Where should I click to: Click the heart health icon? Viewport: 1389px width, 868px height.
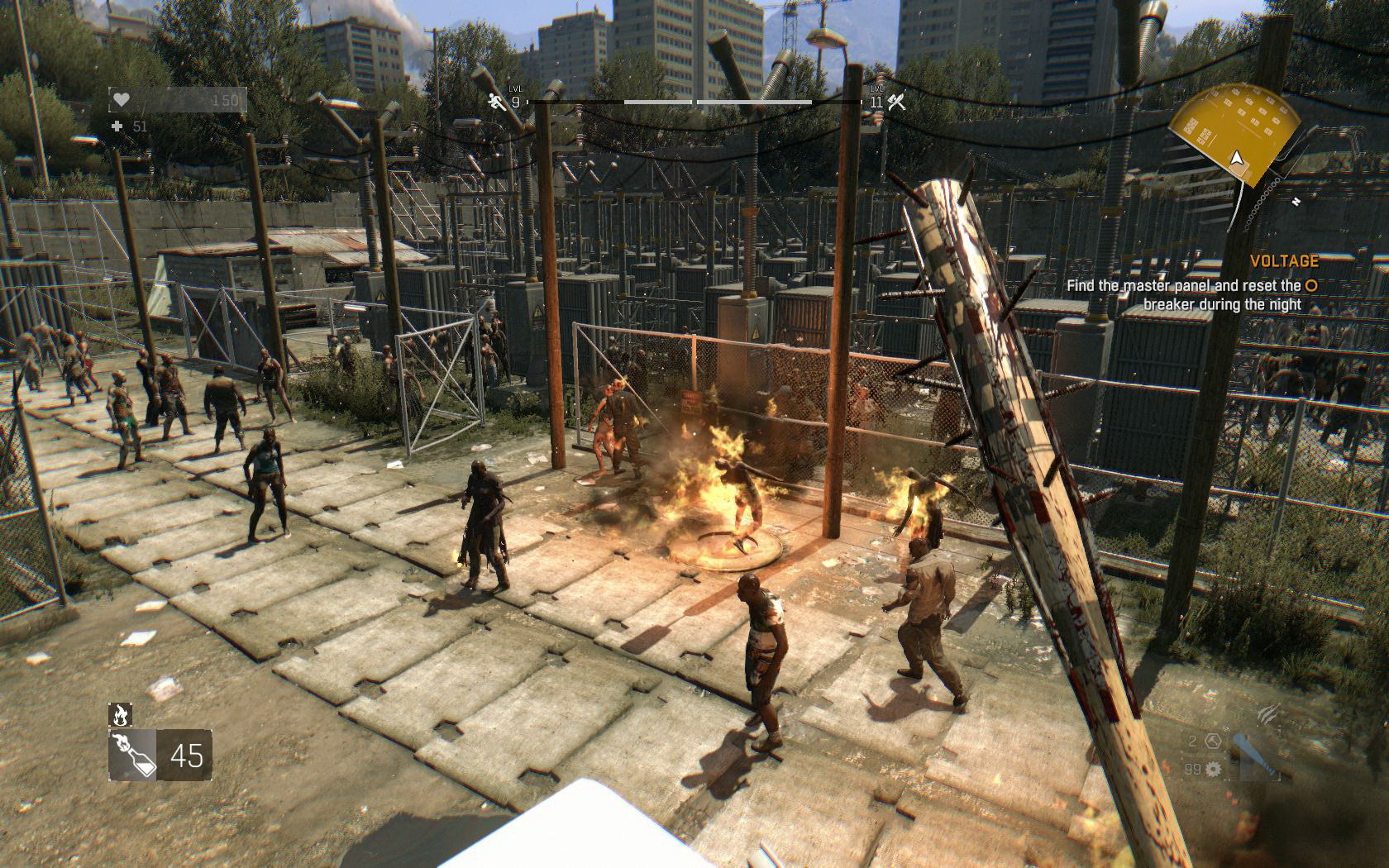pos(122,100)
